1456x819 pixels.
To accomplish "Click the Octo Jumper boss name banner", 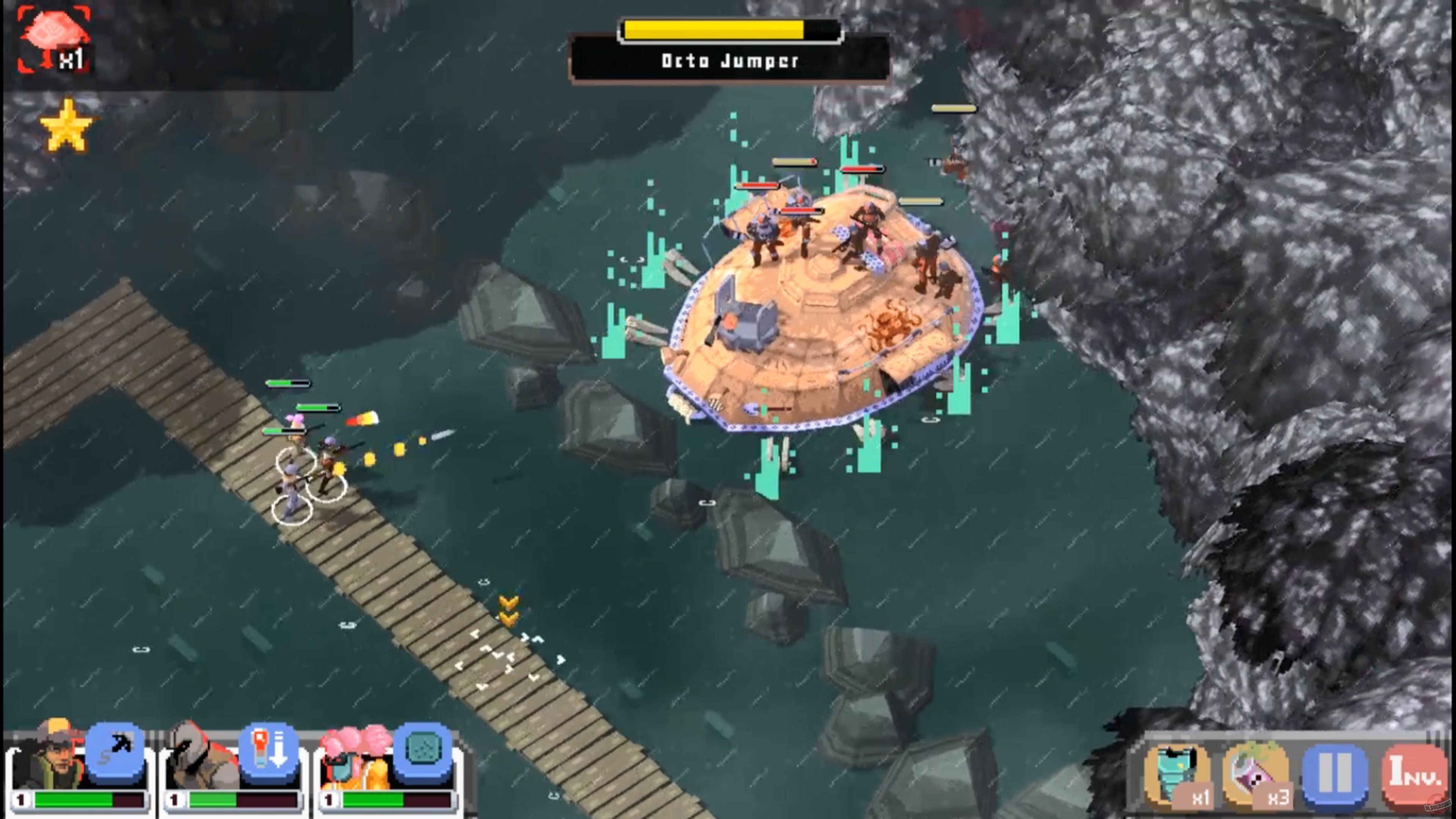I will pyautogui.click(x=728, y=62).
